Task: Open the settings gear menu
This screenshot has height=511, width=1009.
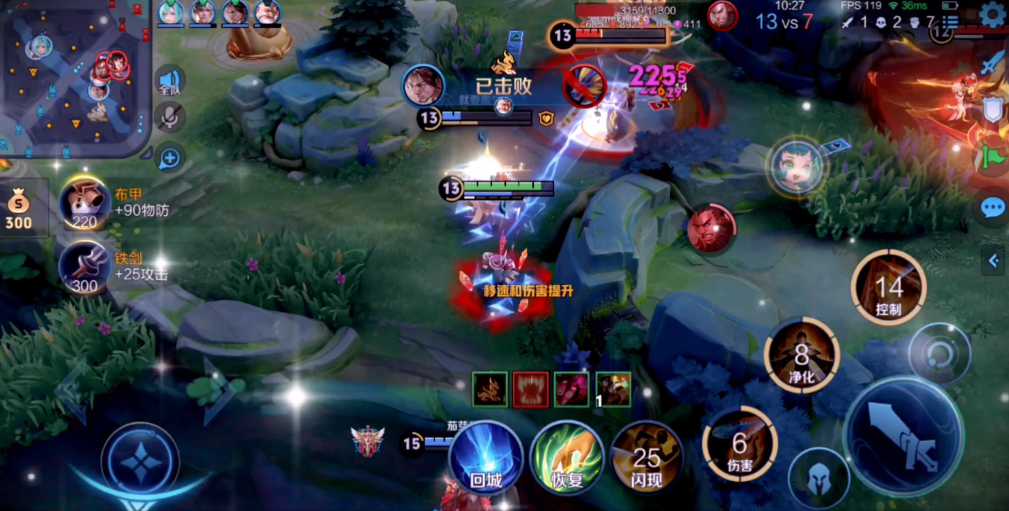Action: click(x=992, y=14)
